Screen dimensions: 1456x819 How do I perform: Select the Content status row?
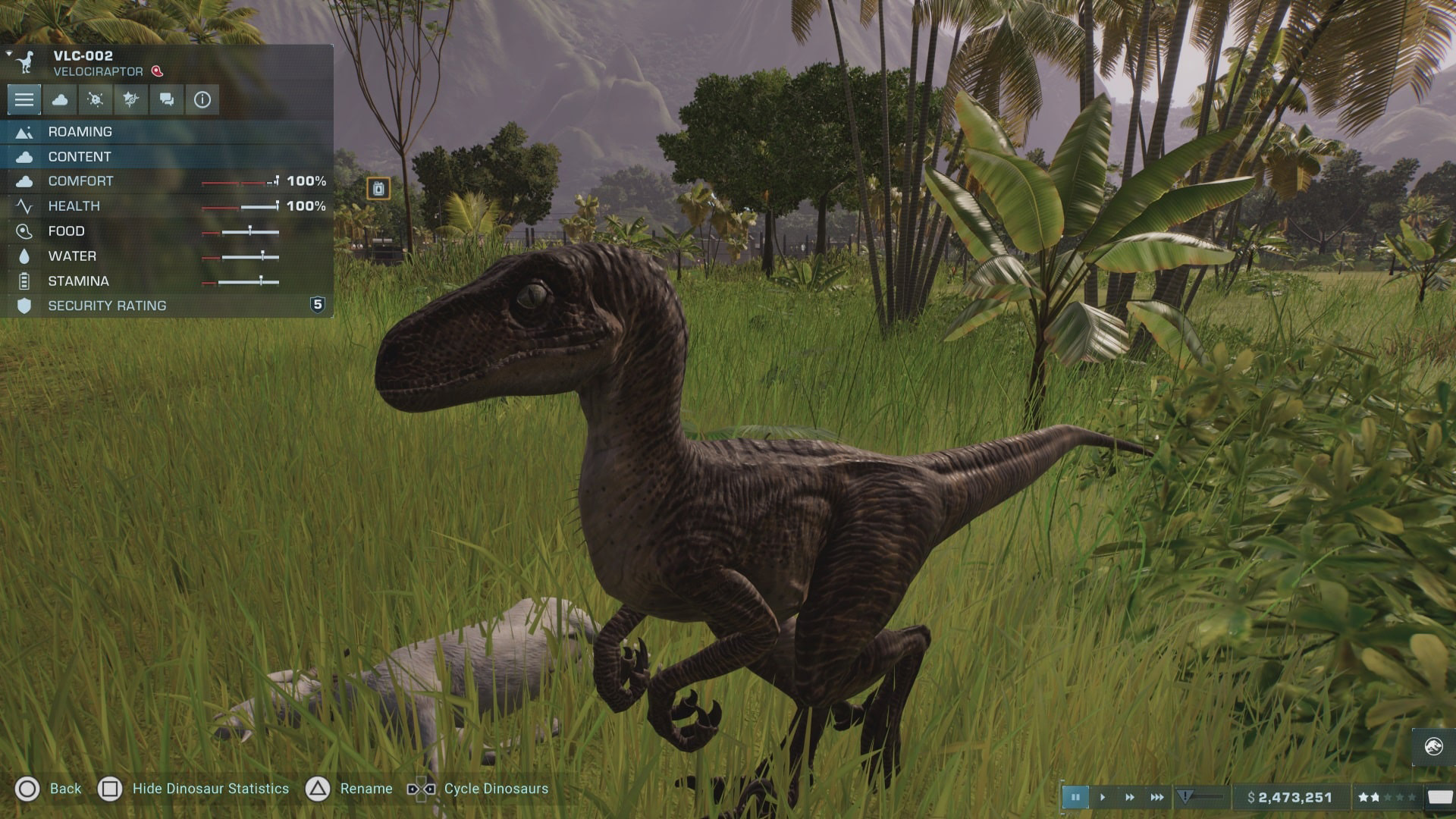click(167, 157)
